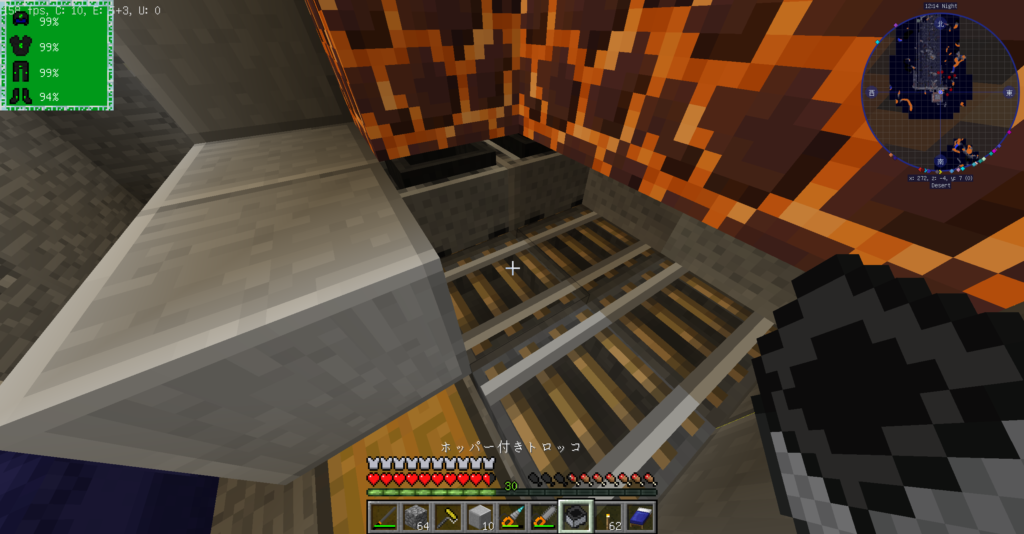Select the white block stack of 10
The height and width of the screenshot is (534, 1024).
coord(479,516)
